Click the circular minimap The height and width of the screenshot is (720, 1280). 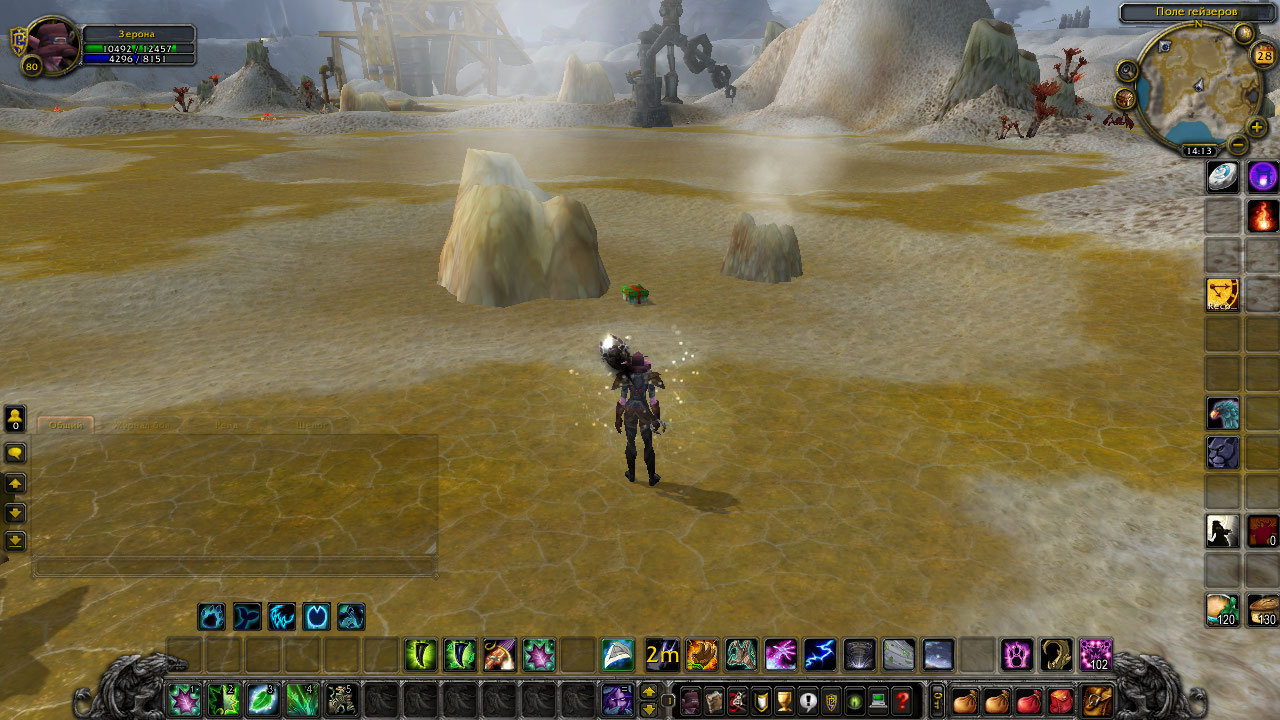(1196, 88)
